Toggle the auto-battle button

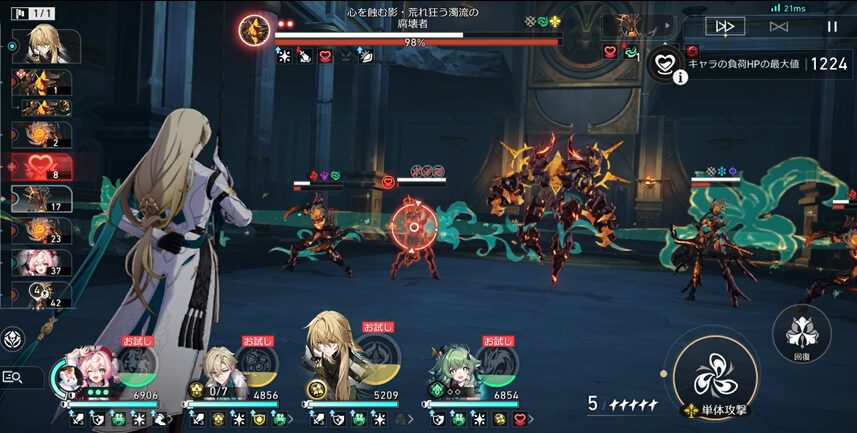779,27
